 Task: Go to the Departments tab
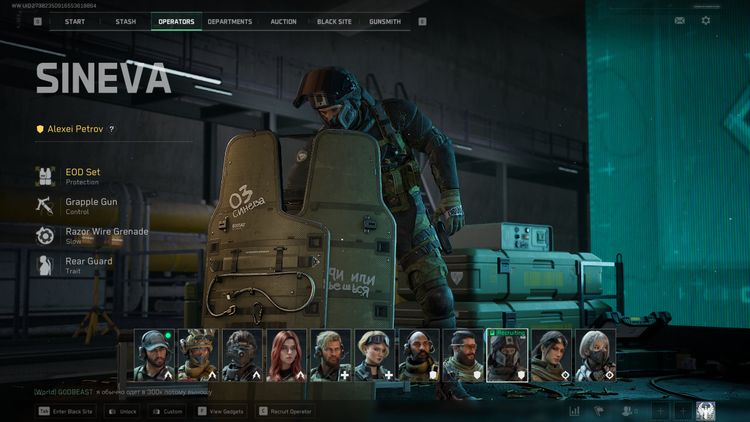(x=230, y=21)
